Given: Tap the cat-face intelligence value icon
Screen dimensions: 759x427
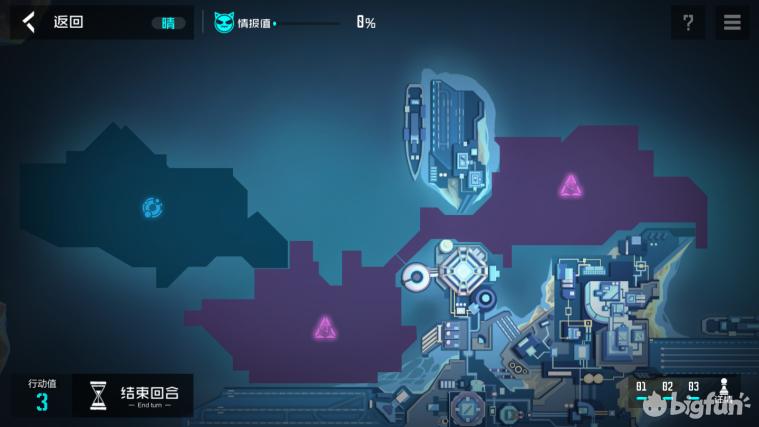Looking at the screenshot, I should click(224, 22).
